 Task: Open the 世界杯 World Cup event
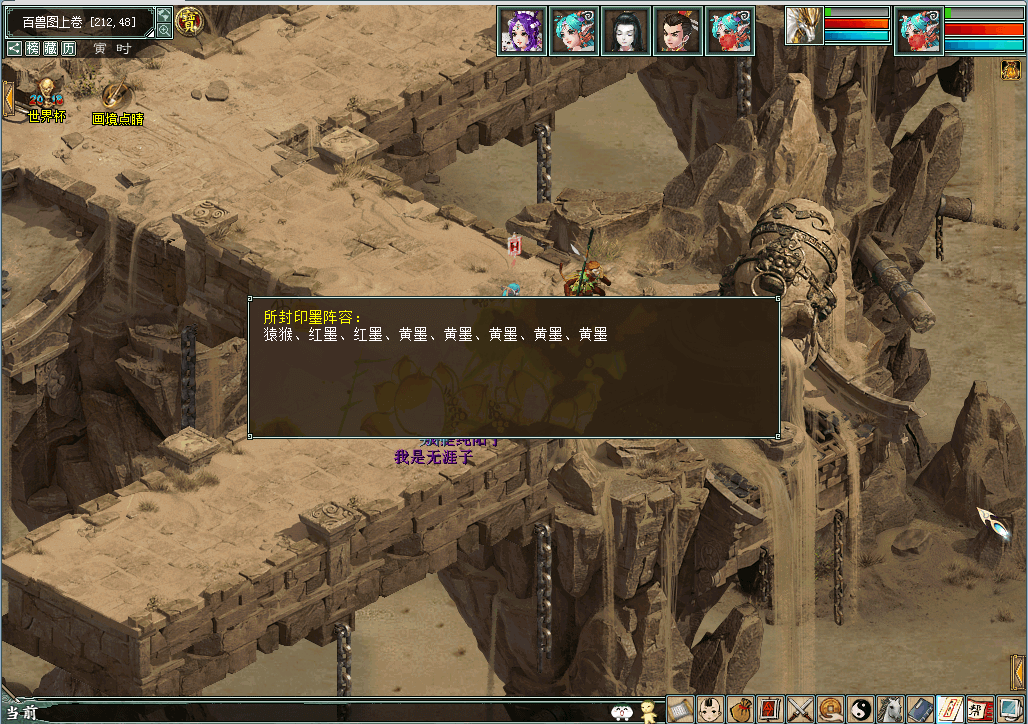46,101
